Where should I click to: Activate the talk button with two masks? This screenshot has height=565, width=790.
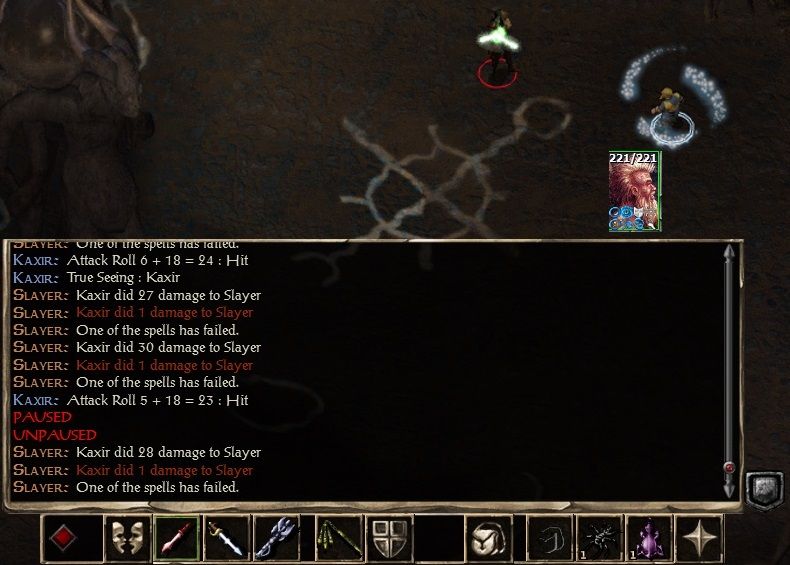pos(126,538)
